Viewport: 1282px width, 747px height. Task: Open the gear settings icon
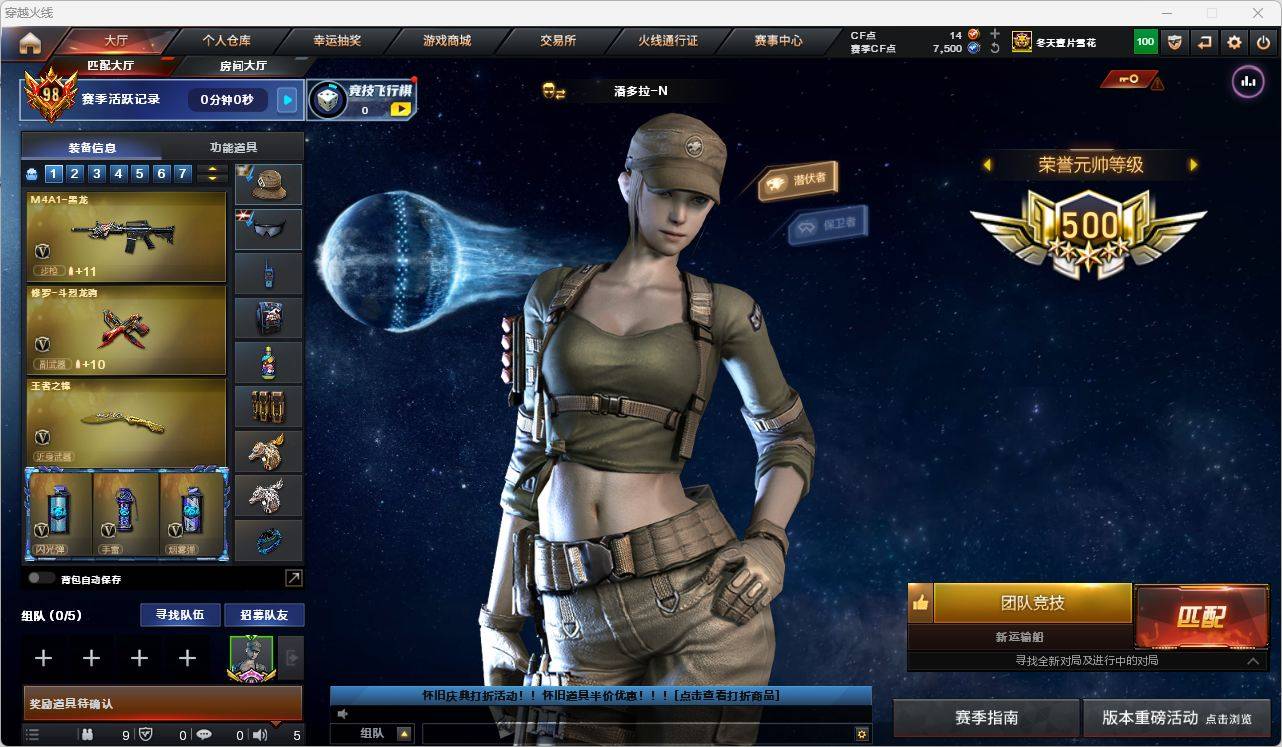click(1234, 42)
